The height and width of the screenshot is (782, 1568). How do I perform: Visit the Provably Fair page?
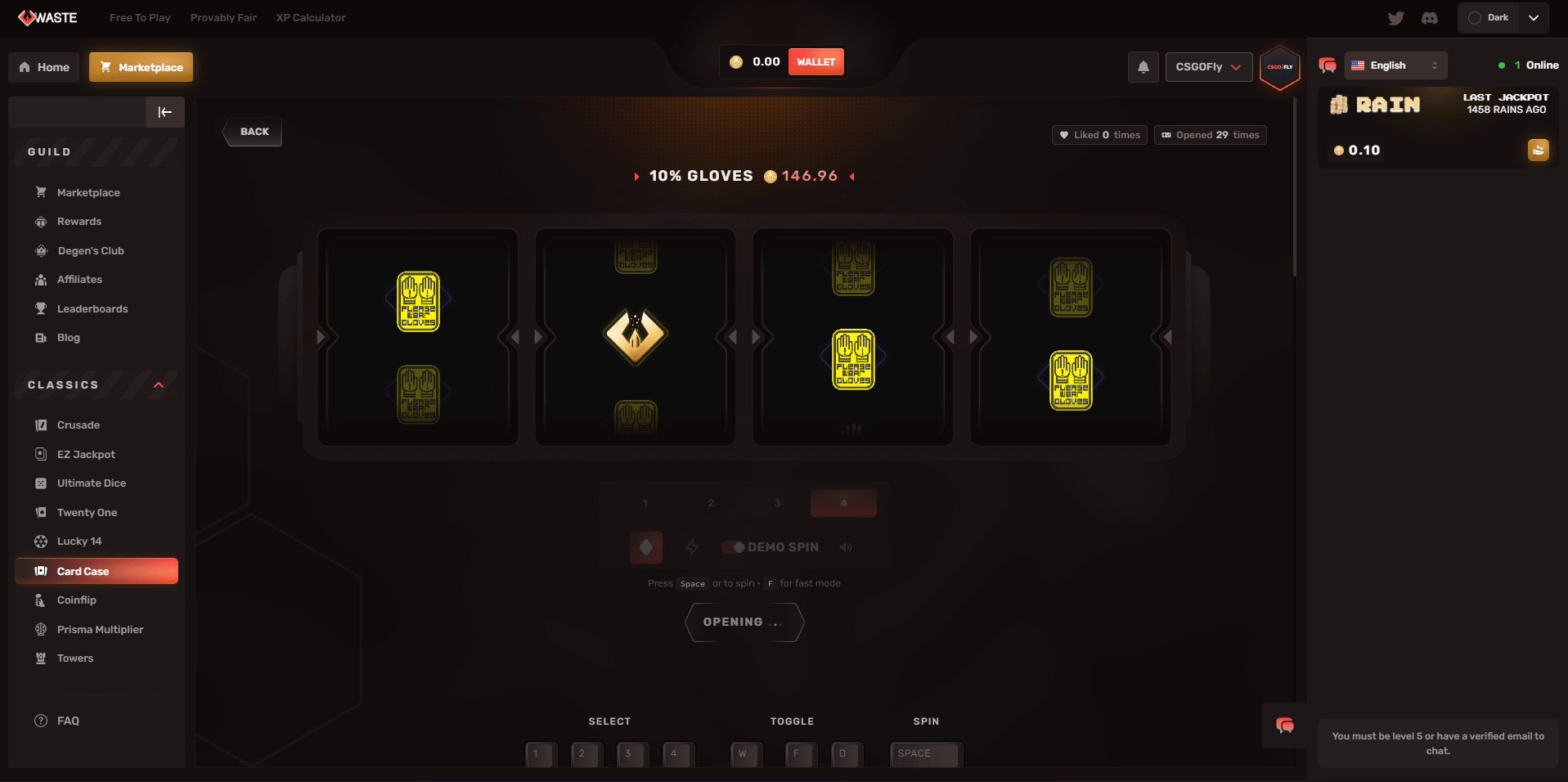pyautogui.click(x=223, y=18)
